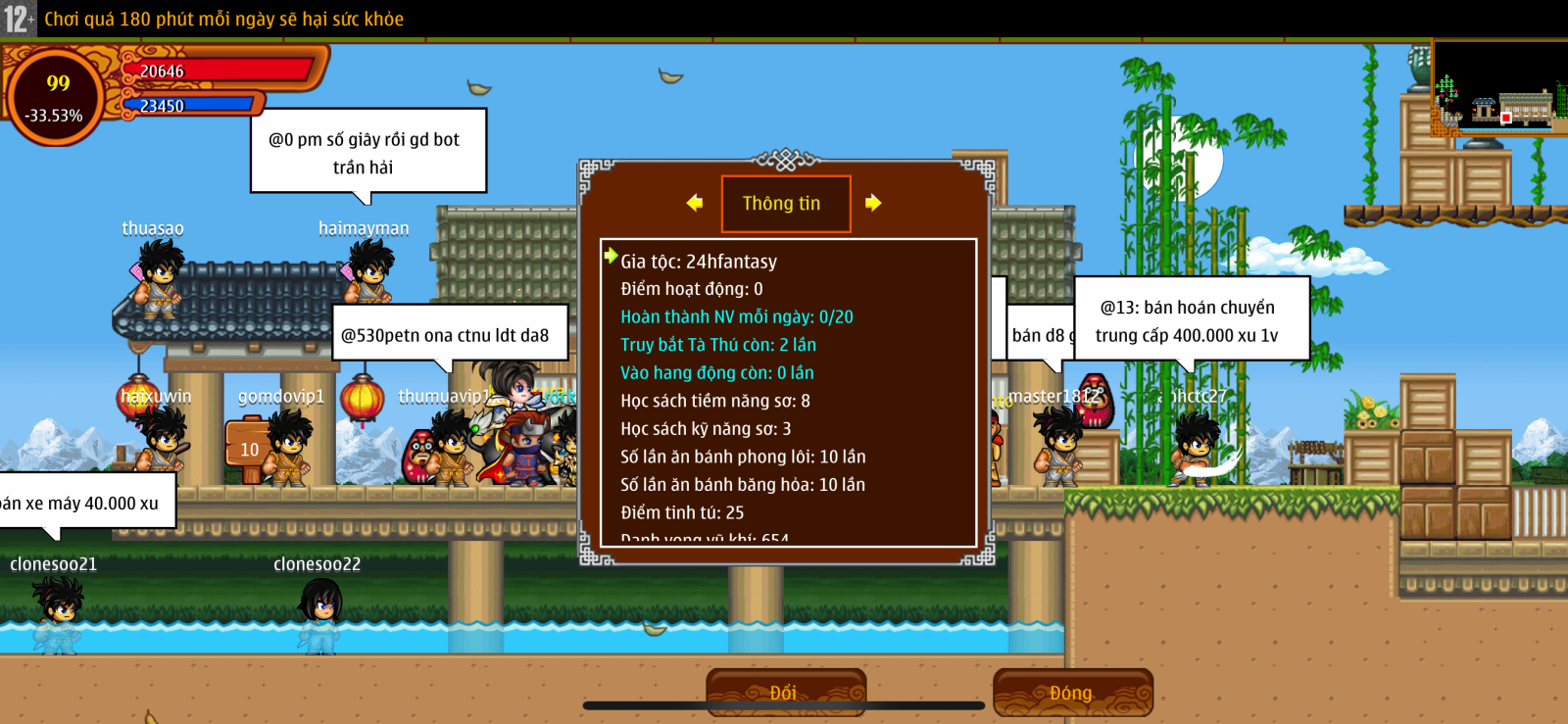Image resolution: width=1568 pixels, height=724 pixels.
Task: Choose the Hoàn thành NV mỗi ngày entry
Action: 736,316
